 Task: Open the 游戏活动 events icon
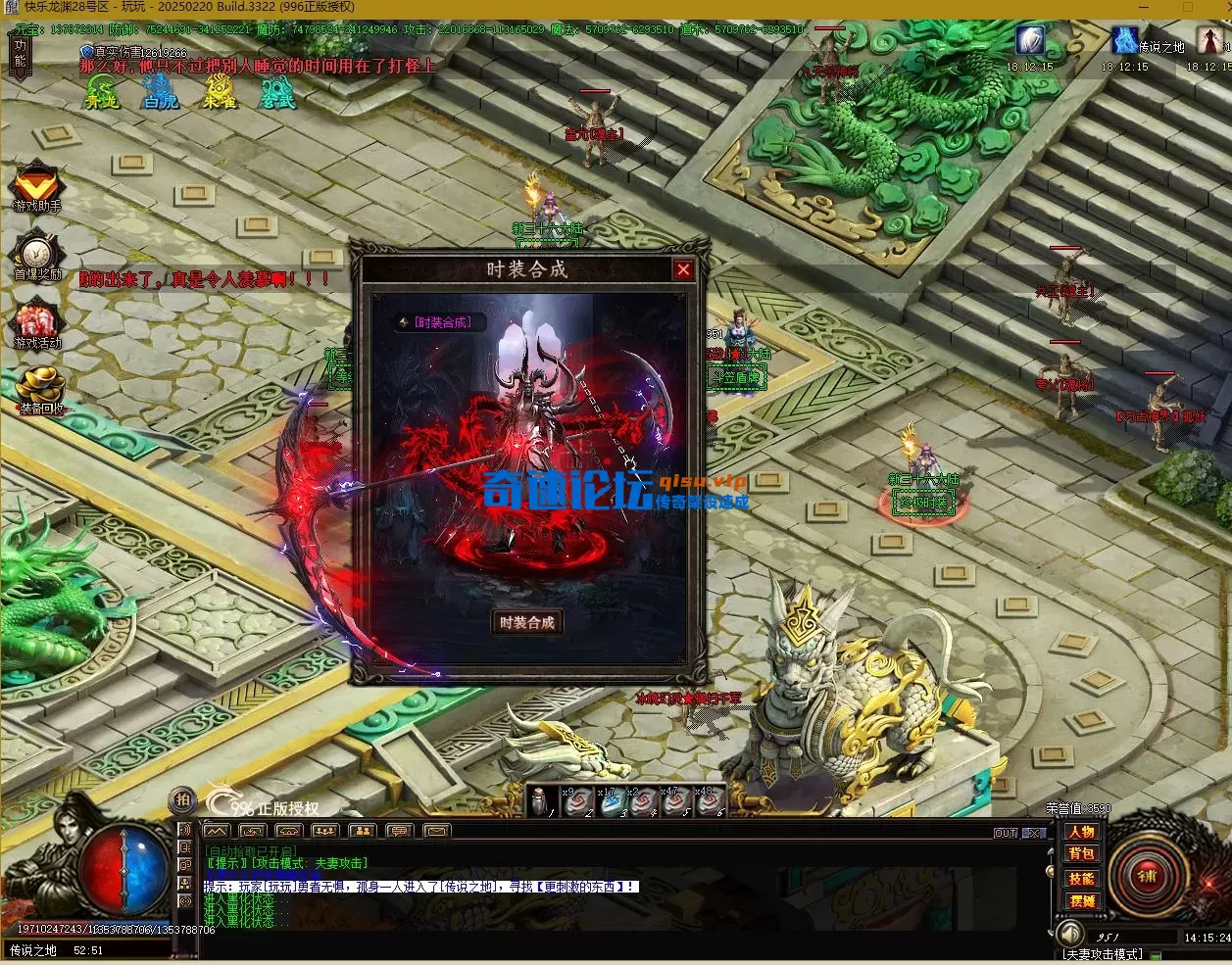[x=37, y=323]
